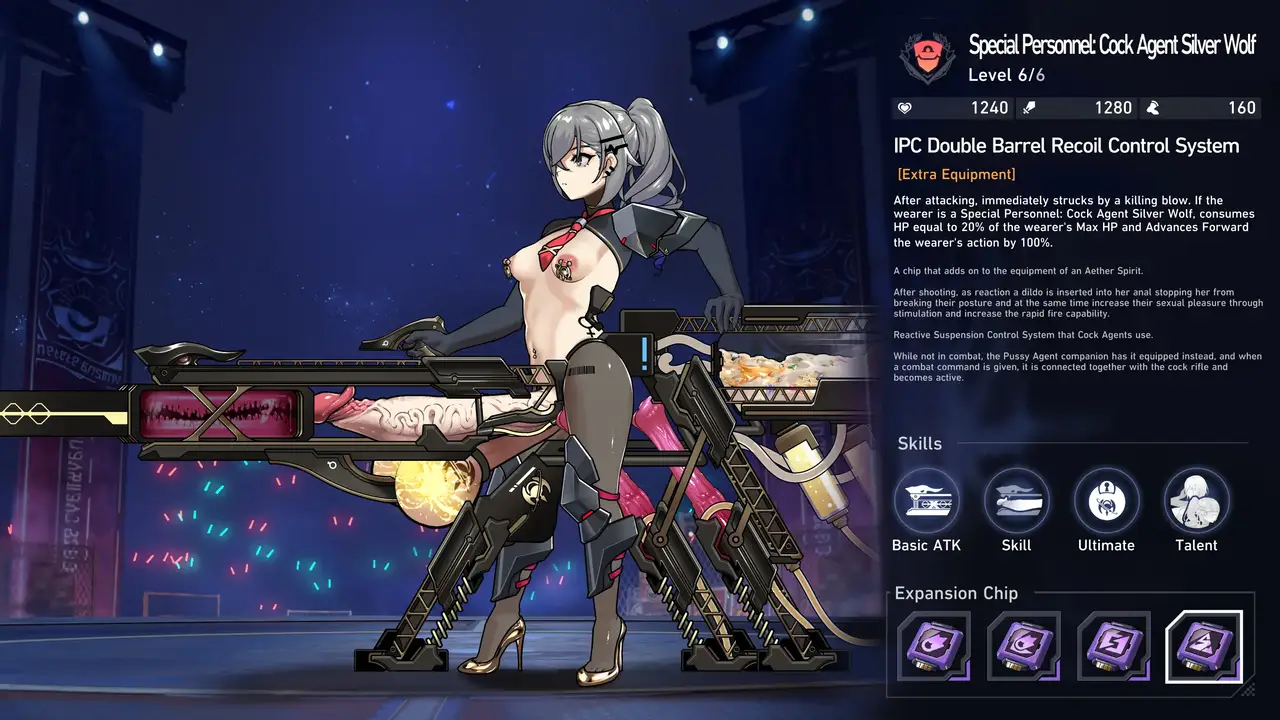Viewport: 1280px width, 720px height.
Task: Click the highlighted triangle expansion chip
Action: pyautogui.click(x=1204, y=646)
